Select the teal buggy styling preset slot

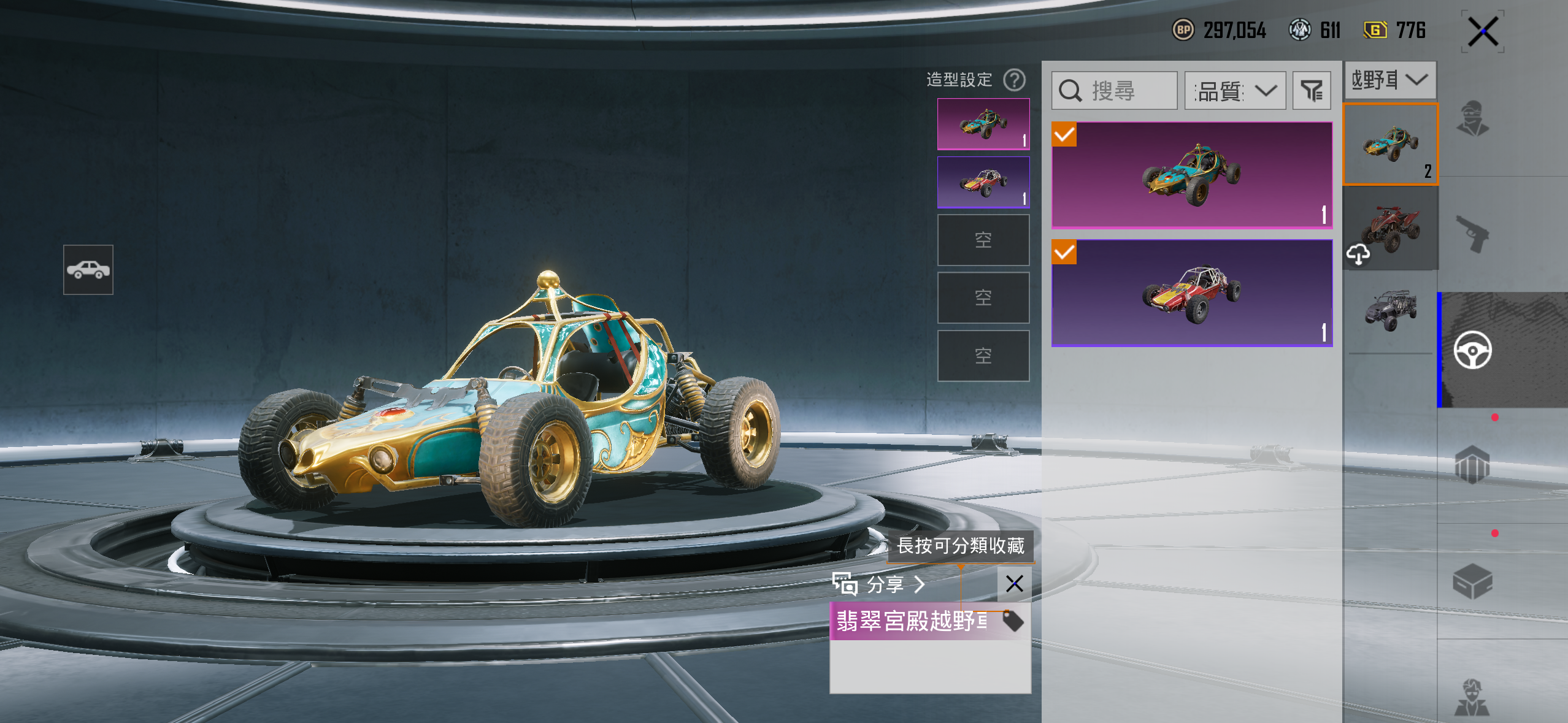983,124
